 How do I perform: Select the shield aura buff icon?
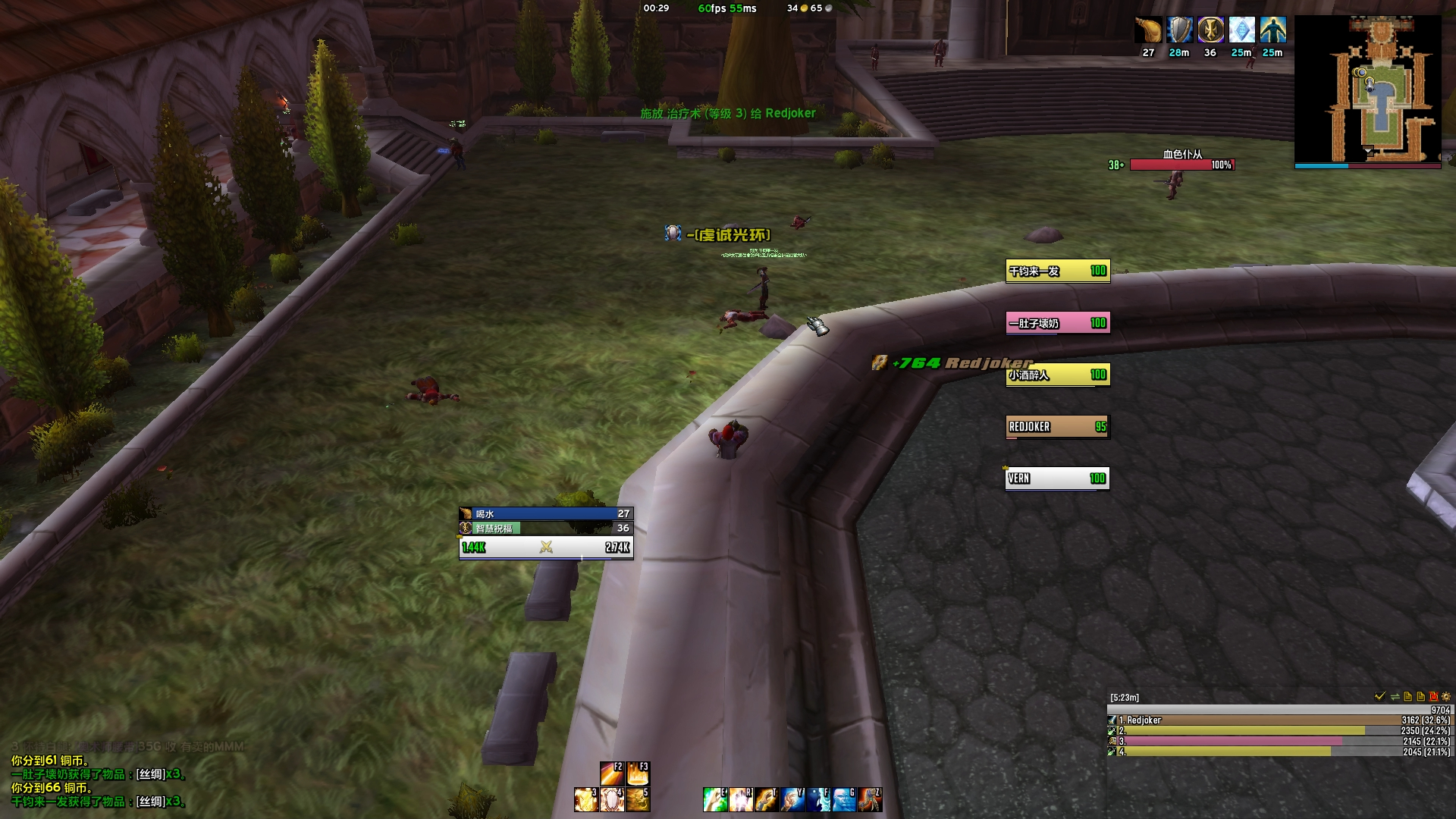[x=1179, y=30]
